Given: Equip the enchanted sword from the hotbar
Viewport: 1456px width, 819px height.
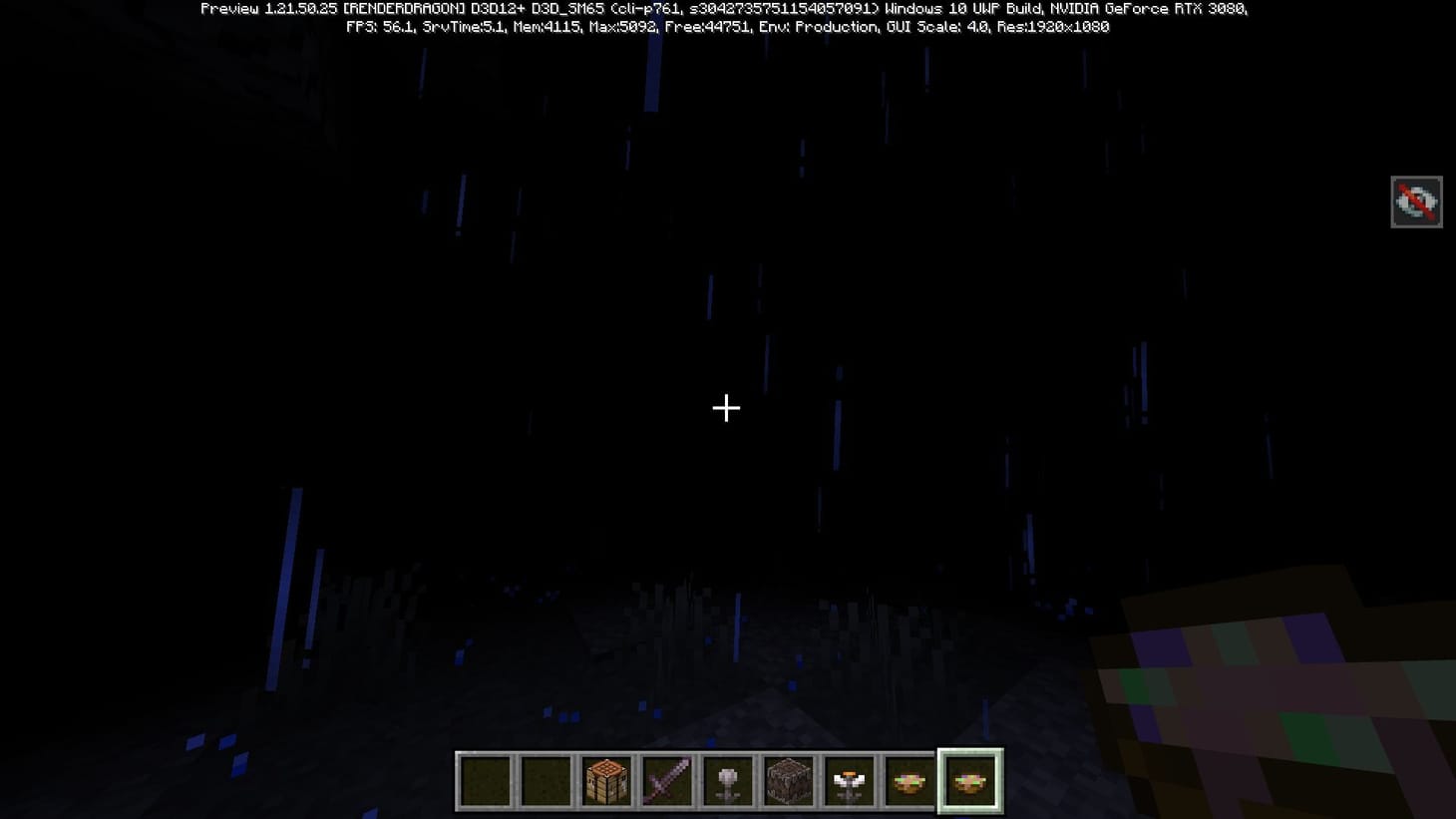Looking at the screenshot, I should coord(668,781).
